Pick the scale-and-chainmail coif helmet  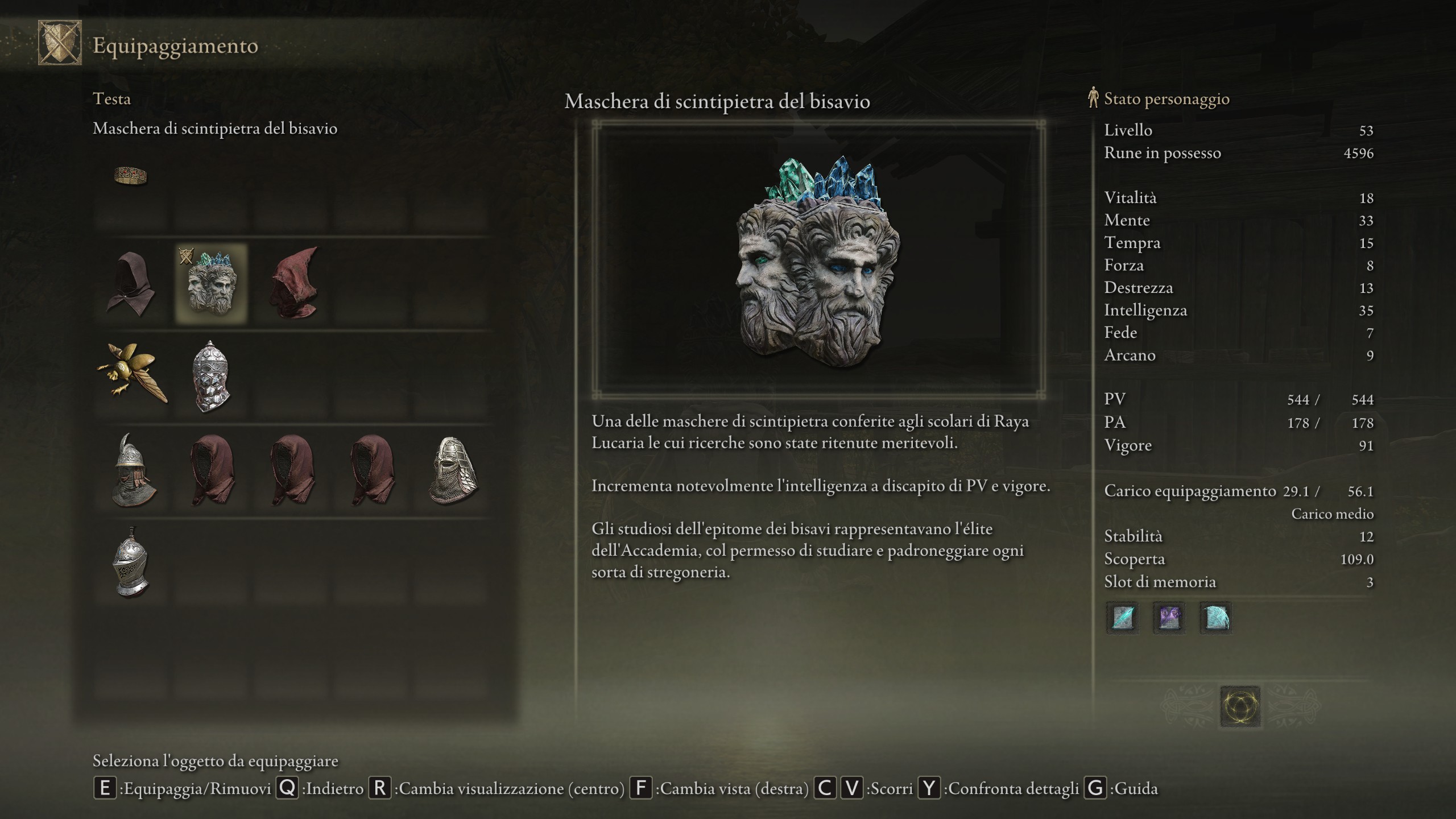pyautogui.click(x=453, y=470)
